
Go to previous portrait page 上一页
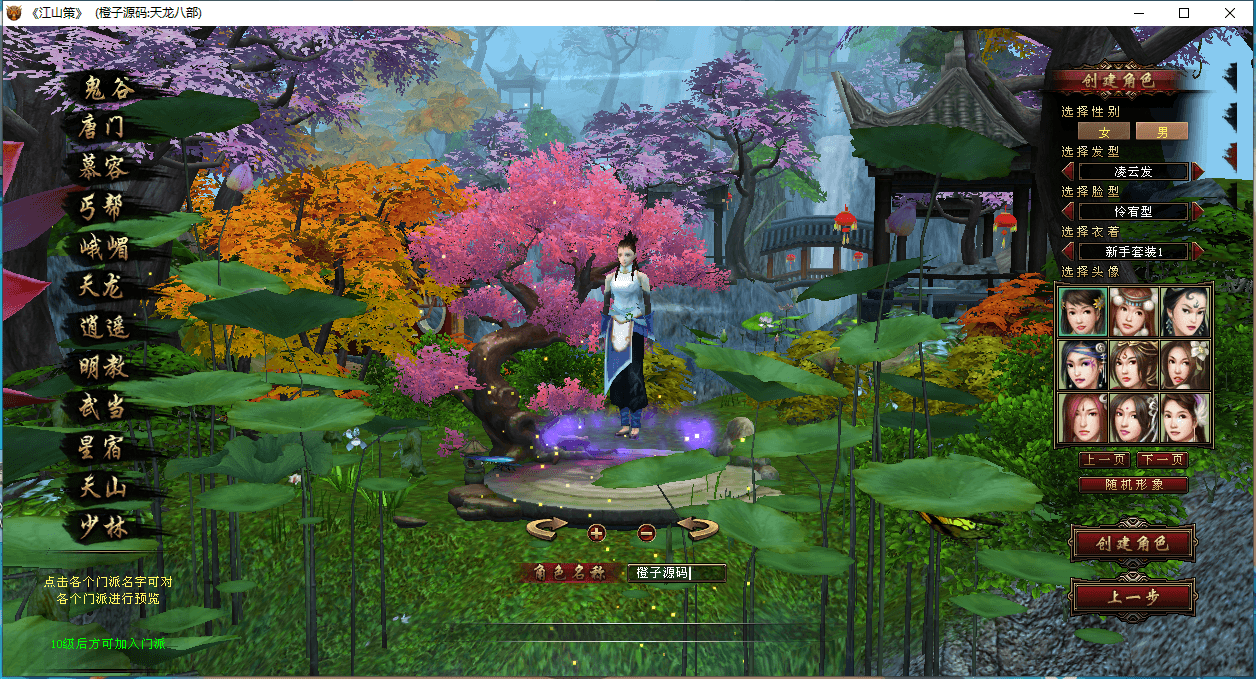(x=1104, y=460)
